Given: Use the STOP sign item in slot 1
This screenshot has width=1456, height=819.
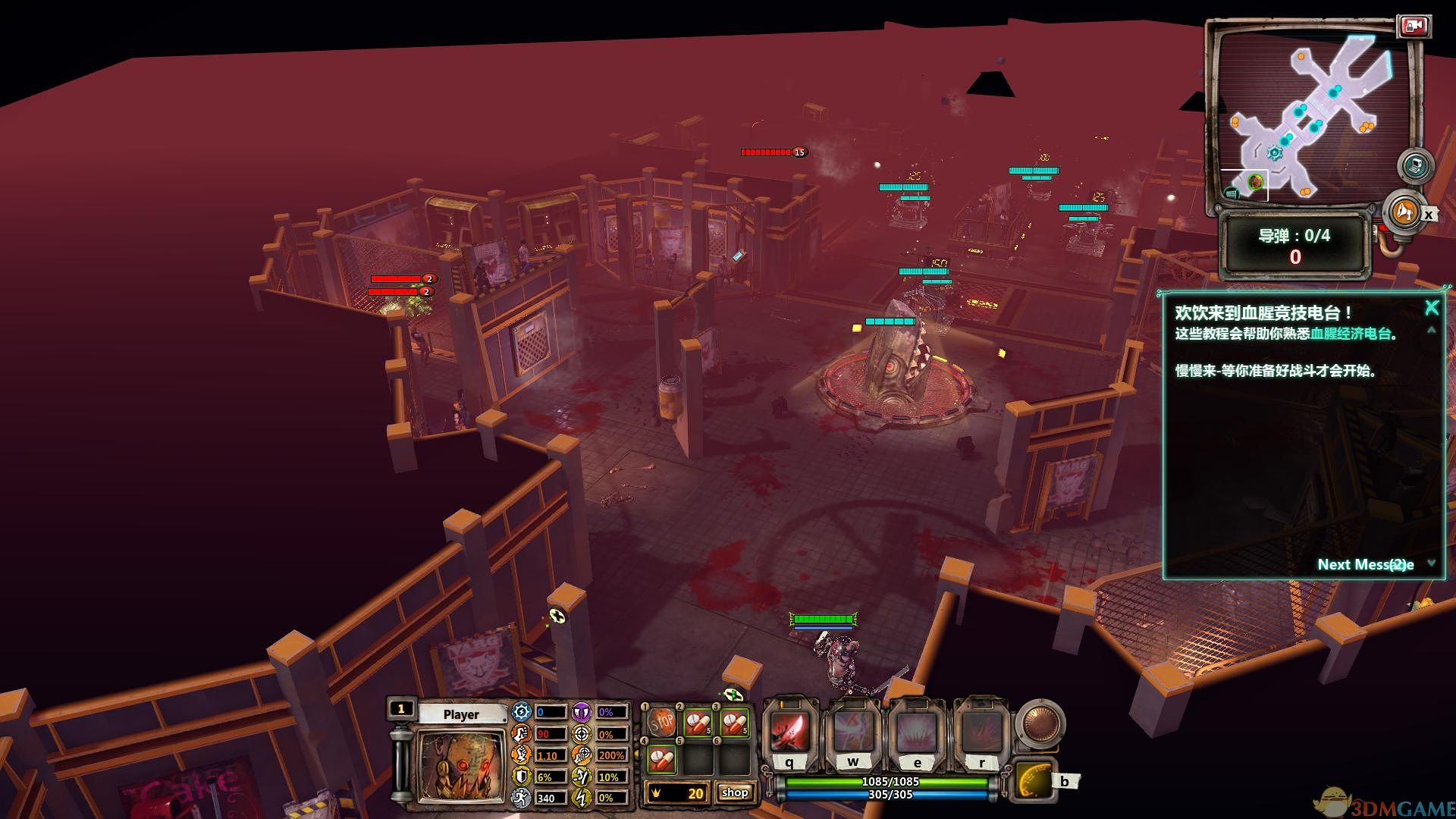Looking at the screenshot, I should pyautogui.click(x=662, y=723).
